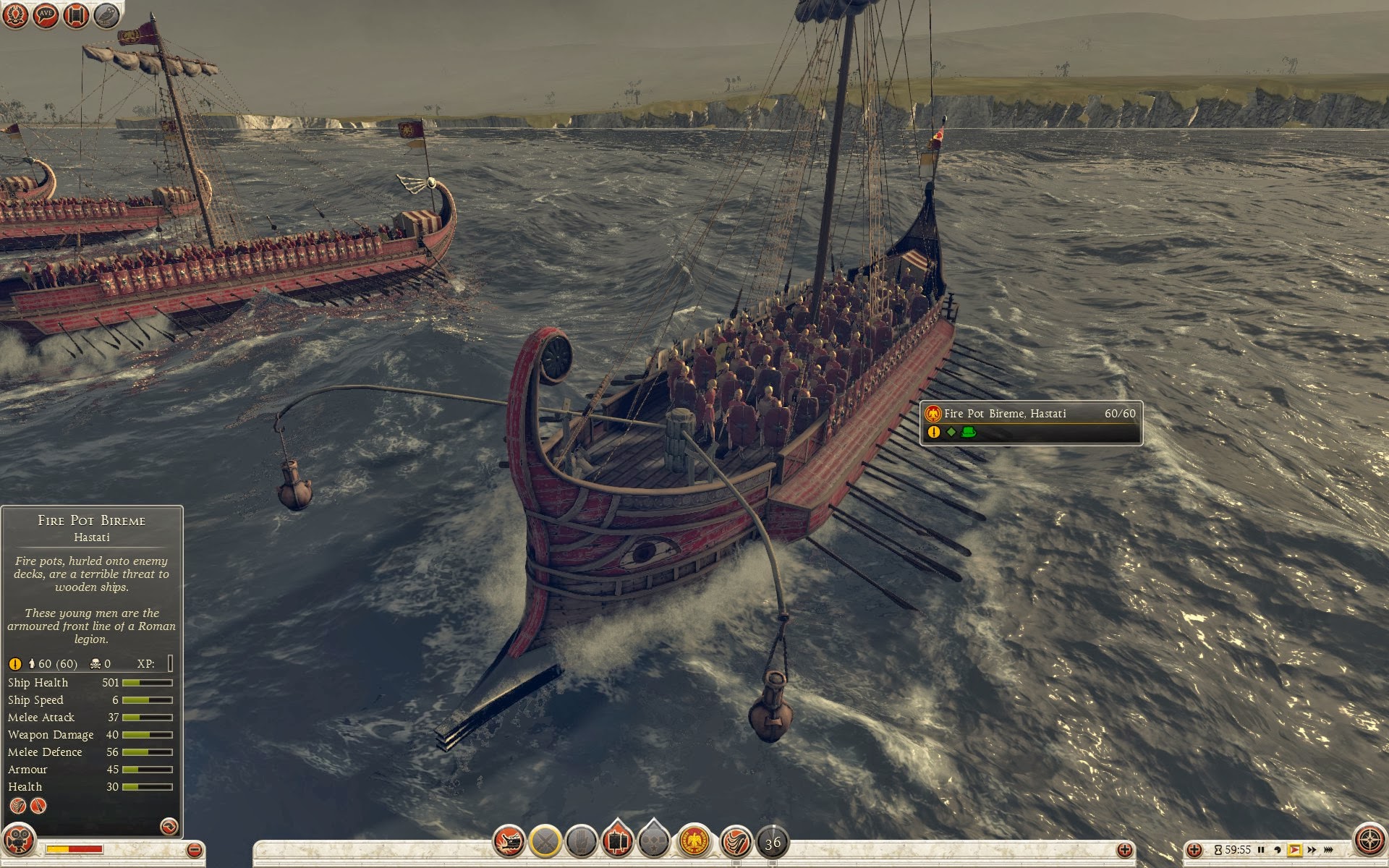The image size is (1389, 868).
Task: Open the laurel wreath menu button
Action: tap(15, 15)
